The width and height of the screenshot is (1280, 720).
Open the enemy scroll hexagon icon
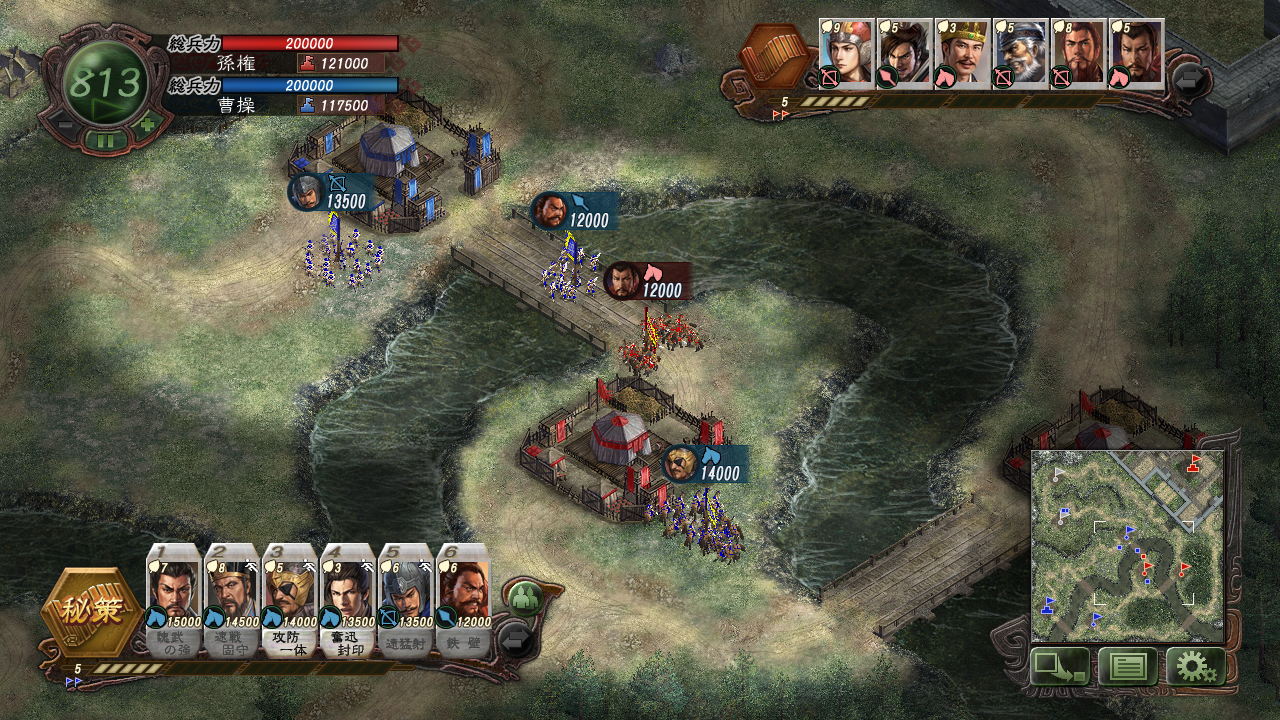pos(778,58)
